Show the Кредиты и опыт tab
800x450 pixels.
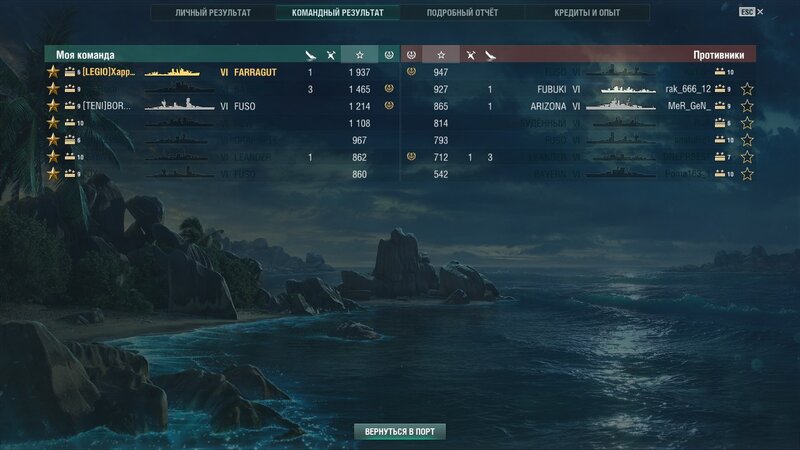pyautogui.click(x=587, y=13)
